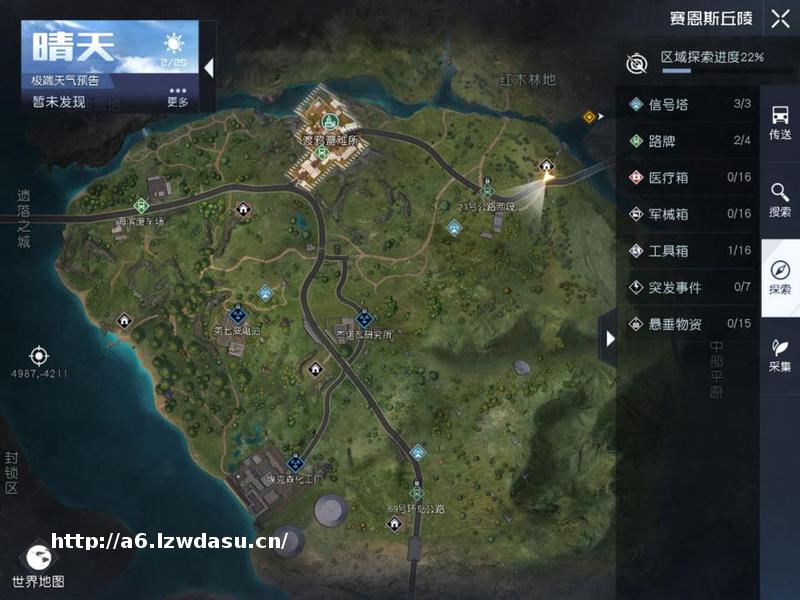The image size is (800, 600).
Task: Collapse the weather panel with its arrow
Action: [208, 68]
